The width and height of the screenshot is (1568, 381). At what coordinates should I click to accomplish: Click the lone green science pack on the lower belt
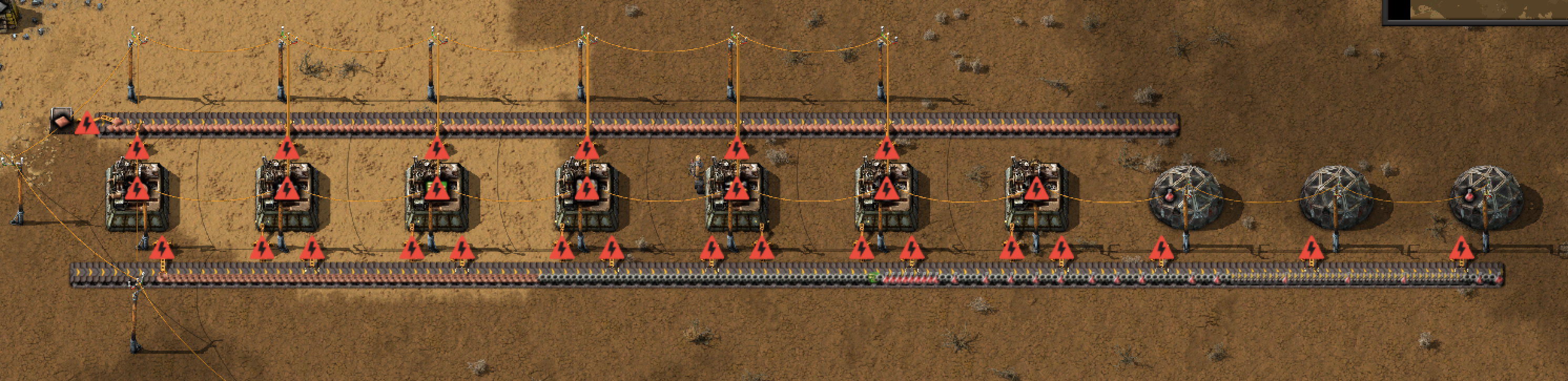[x=873, y=278]
